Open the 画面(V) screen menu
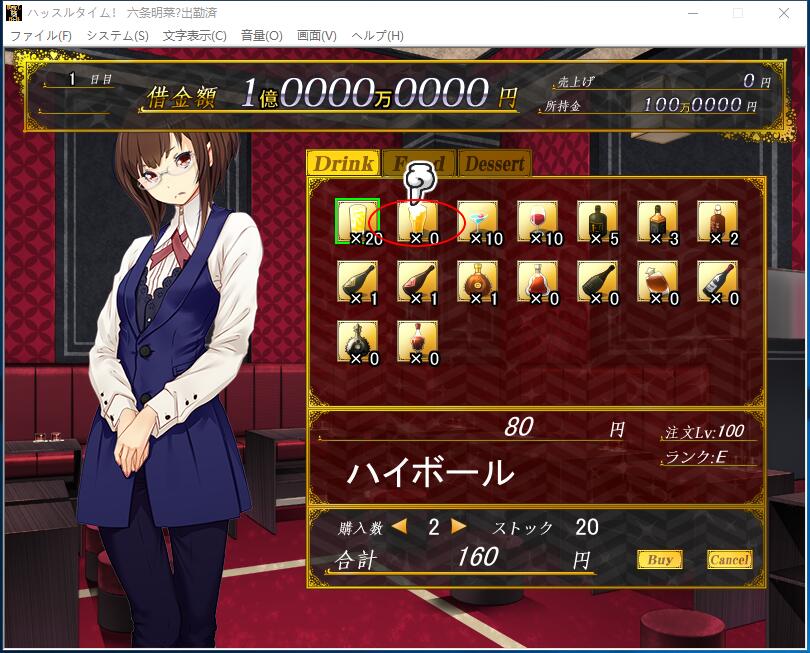 coord(316,35)
